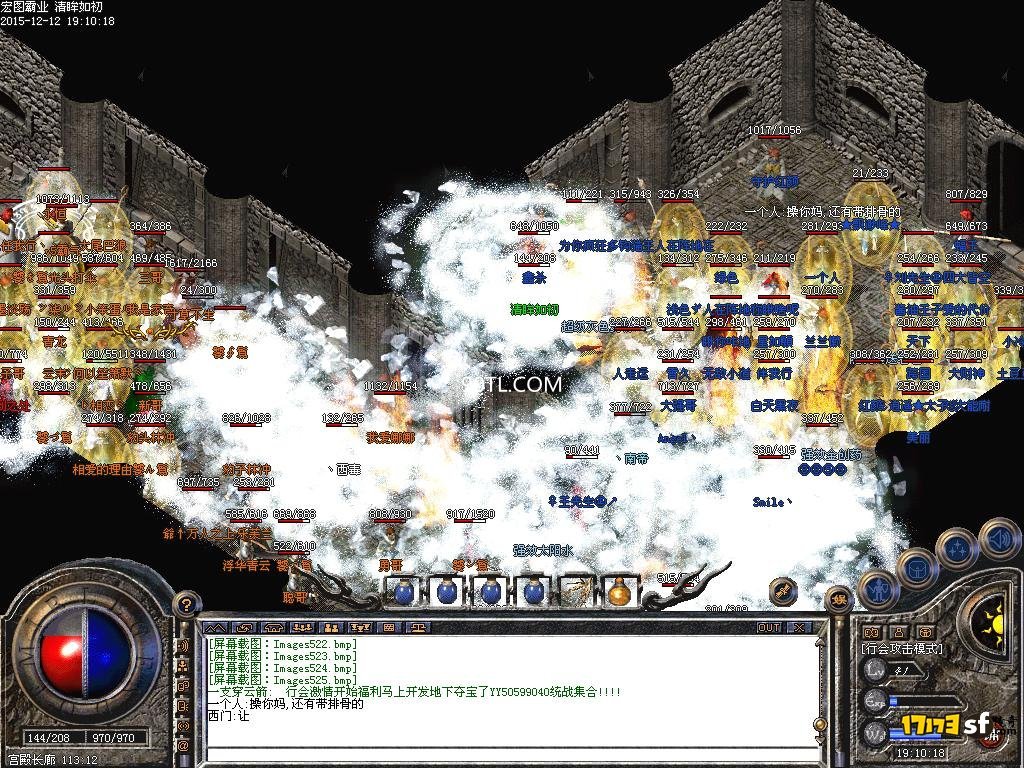The width and height of the screenshot is (1024, 768).
Task: Toggle sound with the speaker button
Action: [998, 537]
